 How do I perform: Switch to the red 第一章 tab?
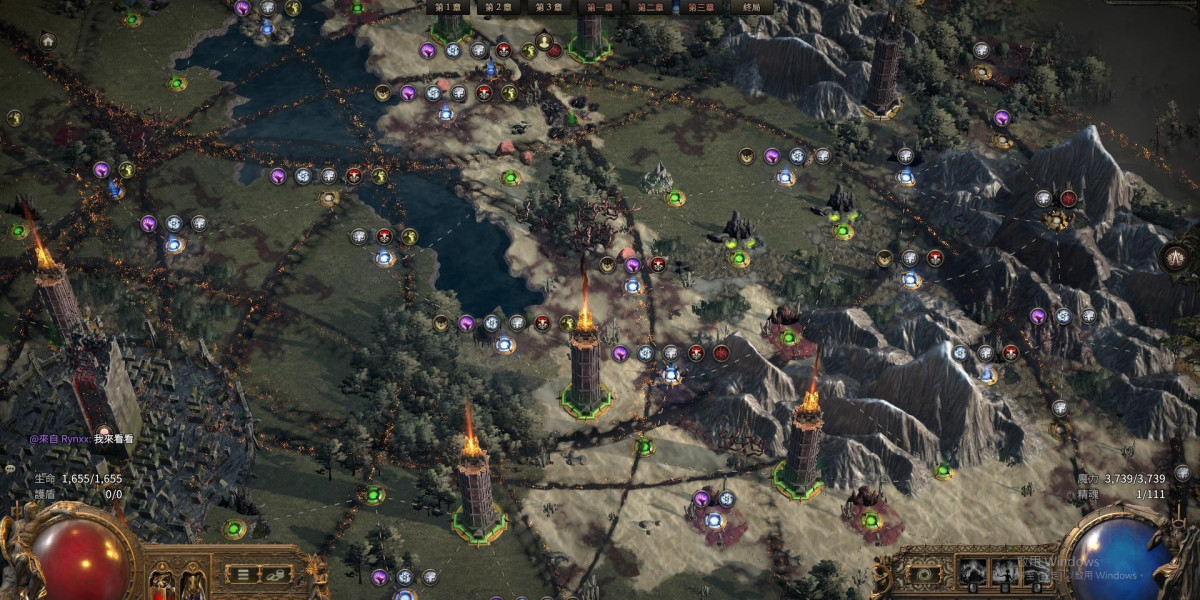(x=600, y=7)
